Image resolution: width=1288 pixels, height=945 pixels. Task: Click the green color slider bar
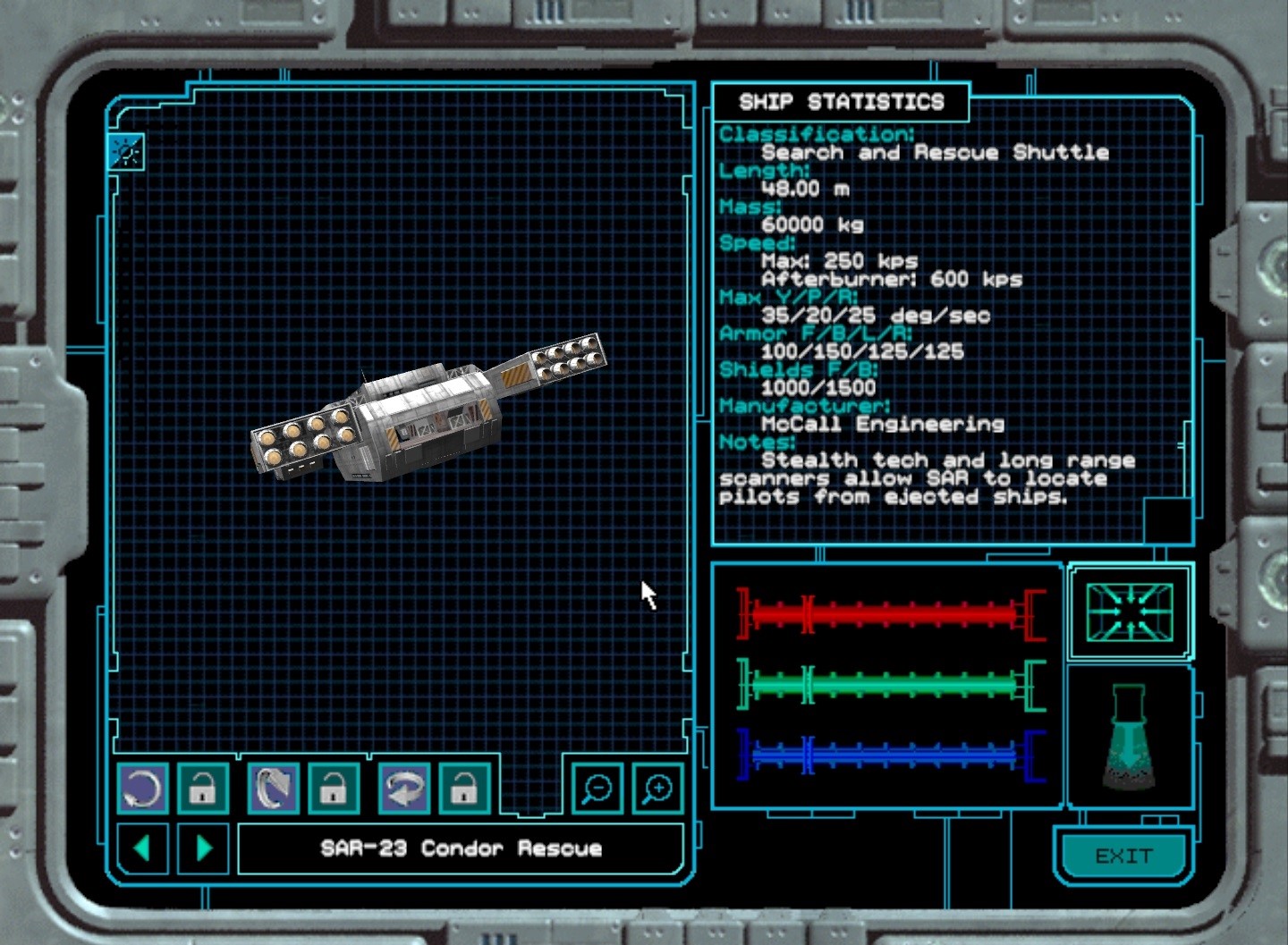890,686
